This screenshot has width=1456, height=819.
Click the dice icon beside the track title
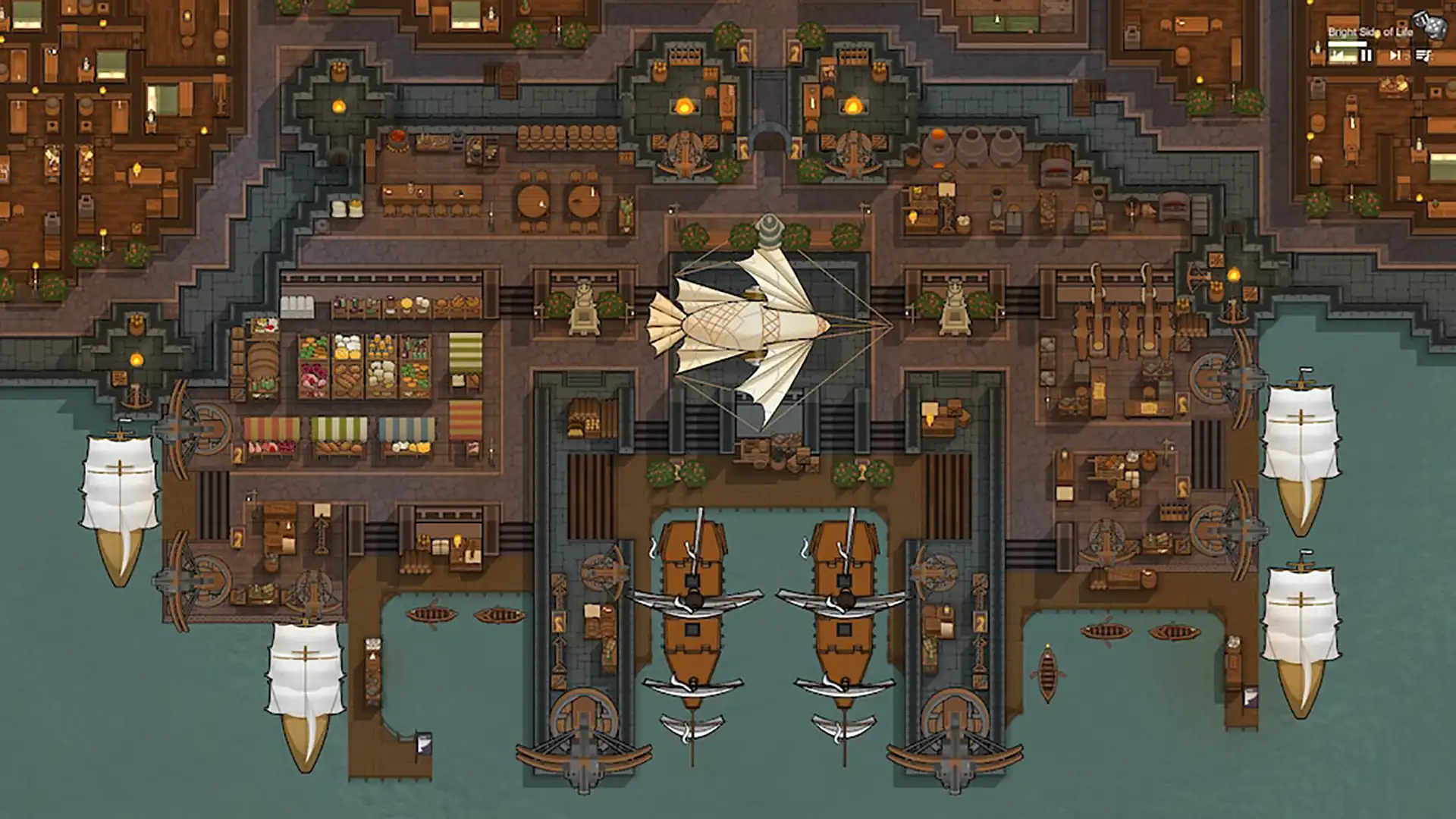[1430, 26]
